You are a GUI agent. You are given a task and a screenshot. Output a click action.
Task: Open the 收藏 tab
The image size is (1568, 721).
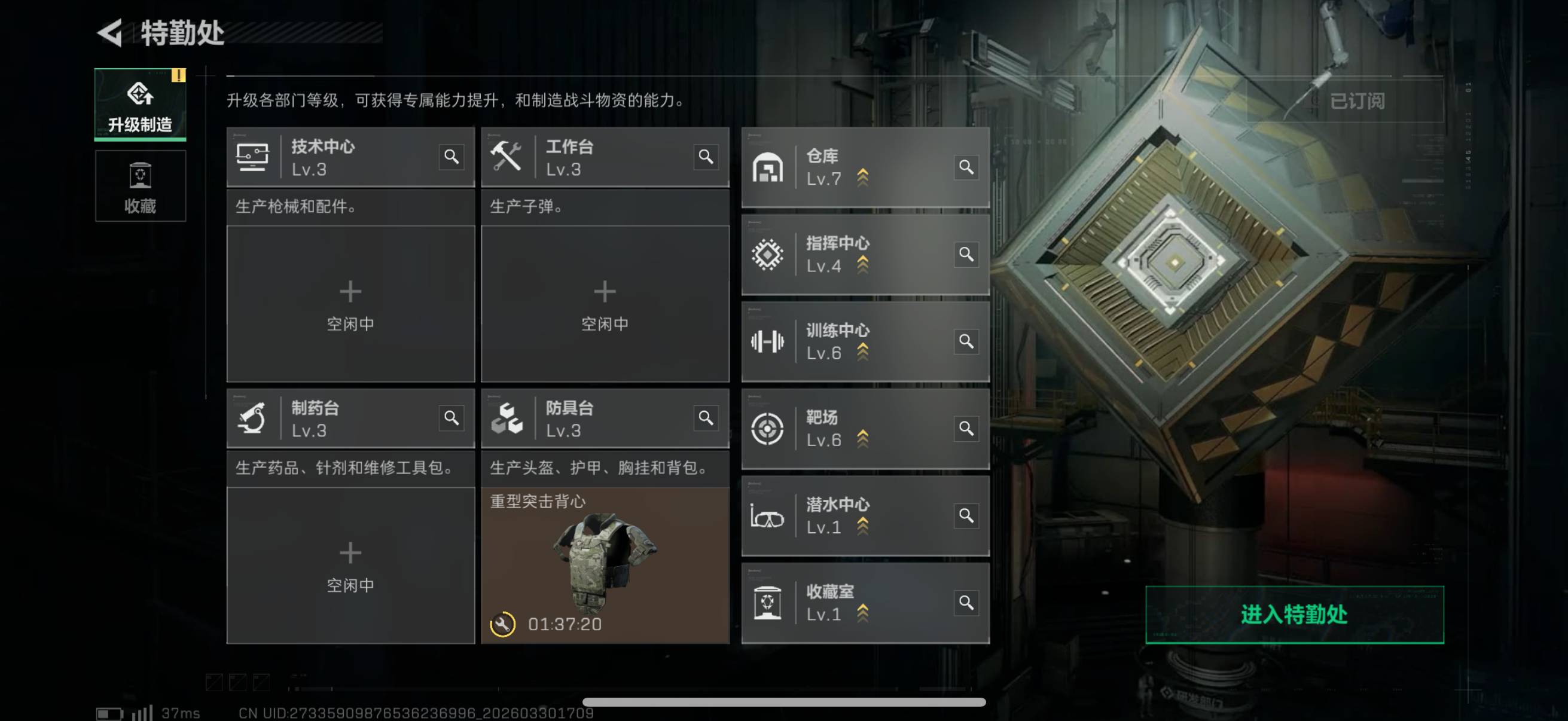(x=140, y=186)
